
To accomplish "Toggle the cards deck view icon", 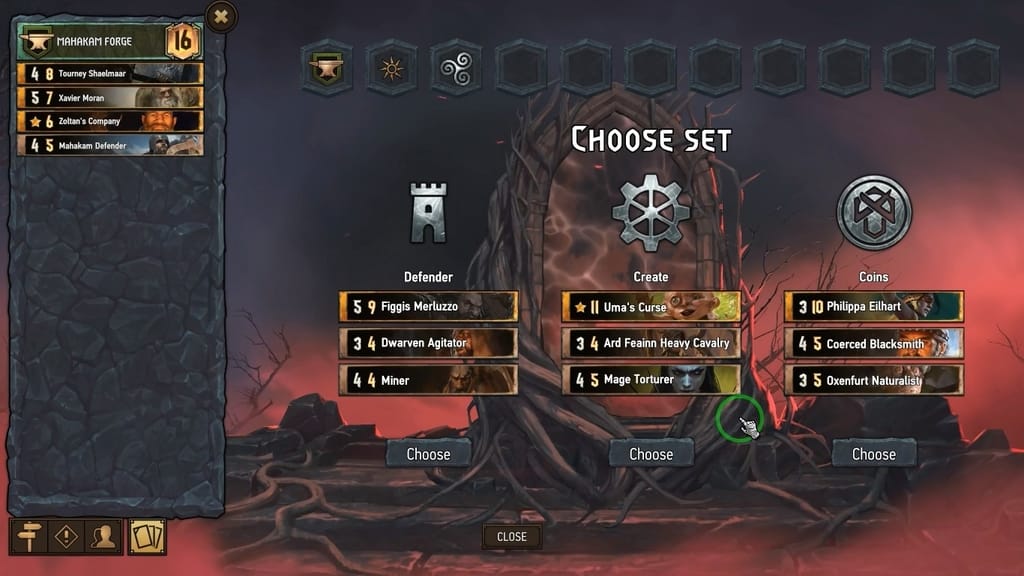I will click(x=147, y=537).
